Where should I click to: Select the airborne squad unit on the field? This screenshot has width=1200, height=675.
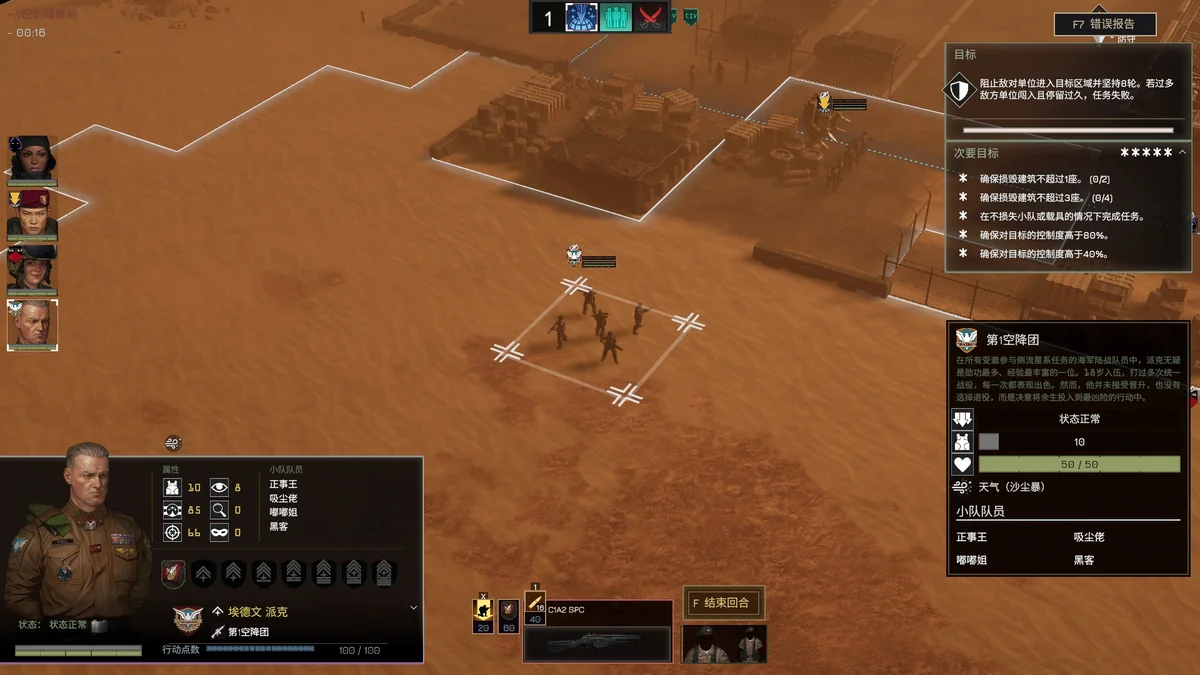(598, 328)
